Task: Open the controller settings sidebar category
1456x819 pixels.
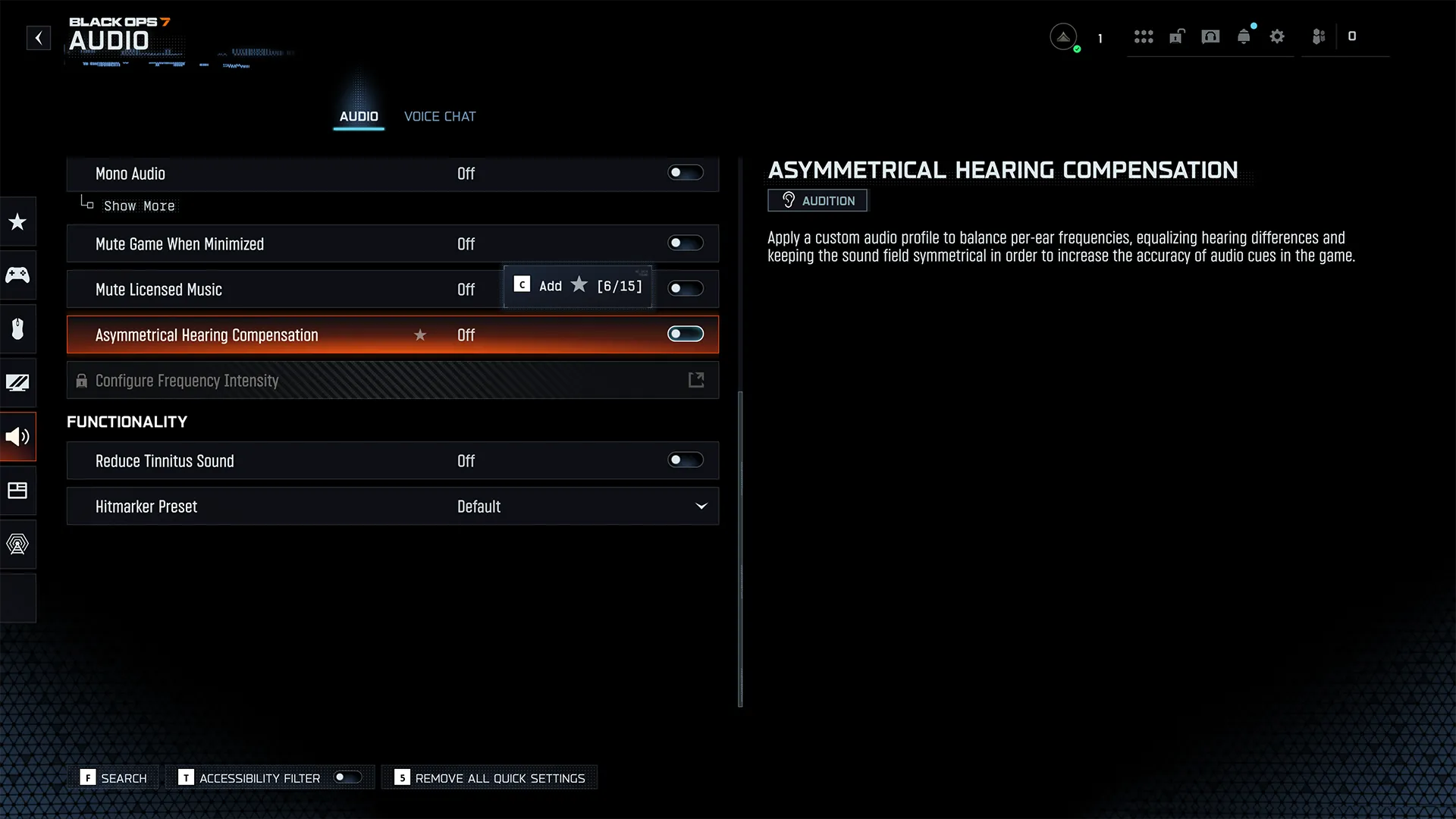Action: (x=17, y=275)
